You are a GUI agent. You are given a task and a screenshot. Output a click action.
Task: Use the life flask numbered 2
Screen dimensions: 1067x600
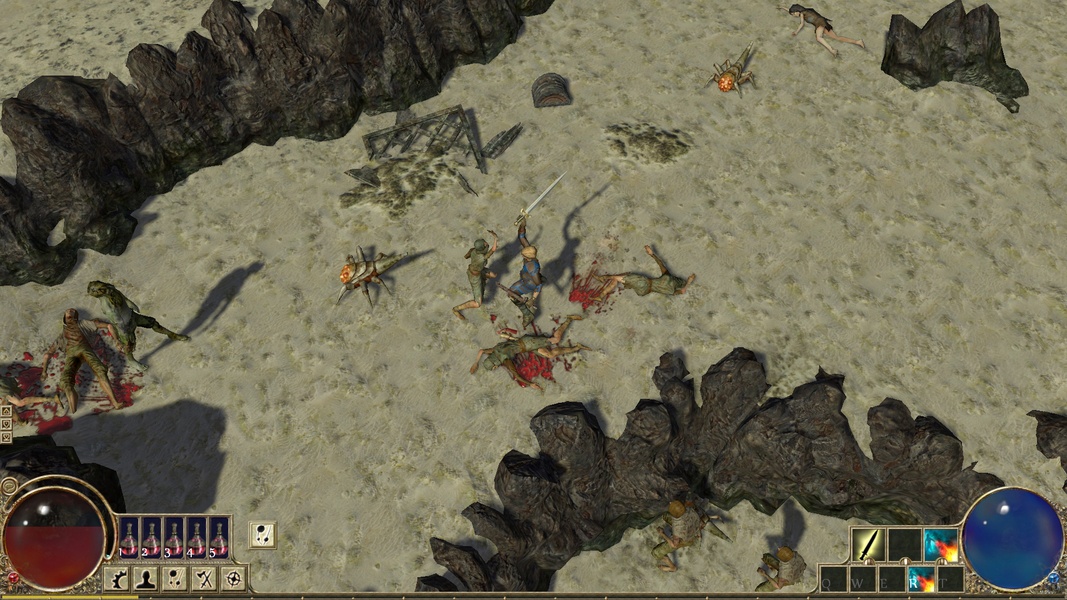tap(151, 536)
